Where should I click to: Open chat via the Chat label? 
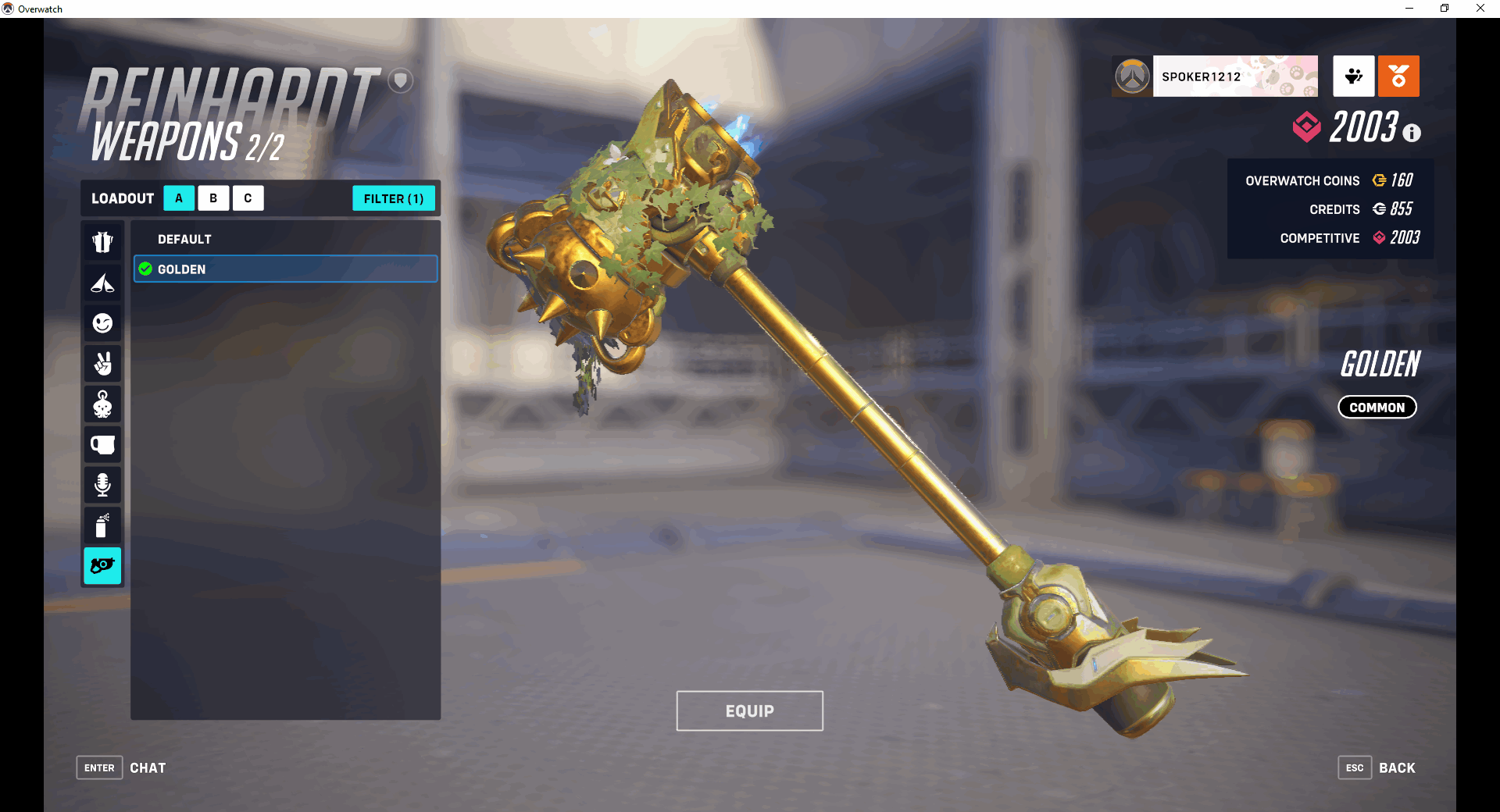point(148,767)
